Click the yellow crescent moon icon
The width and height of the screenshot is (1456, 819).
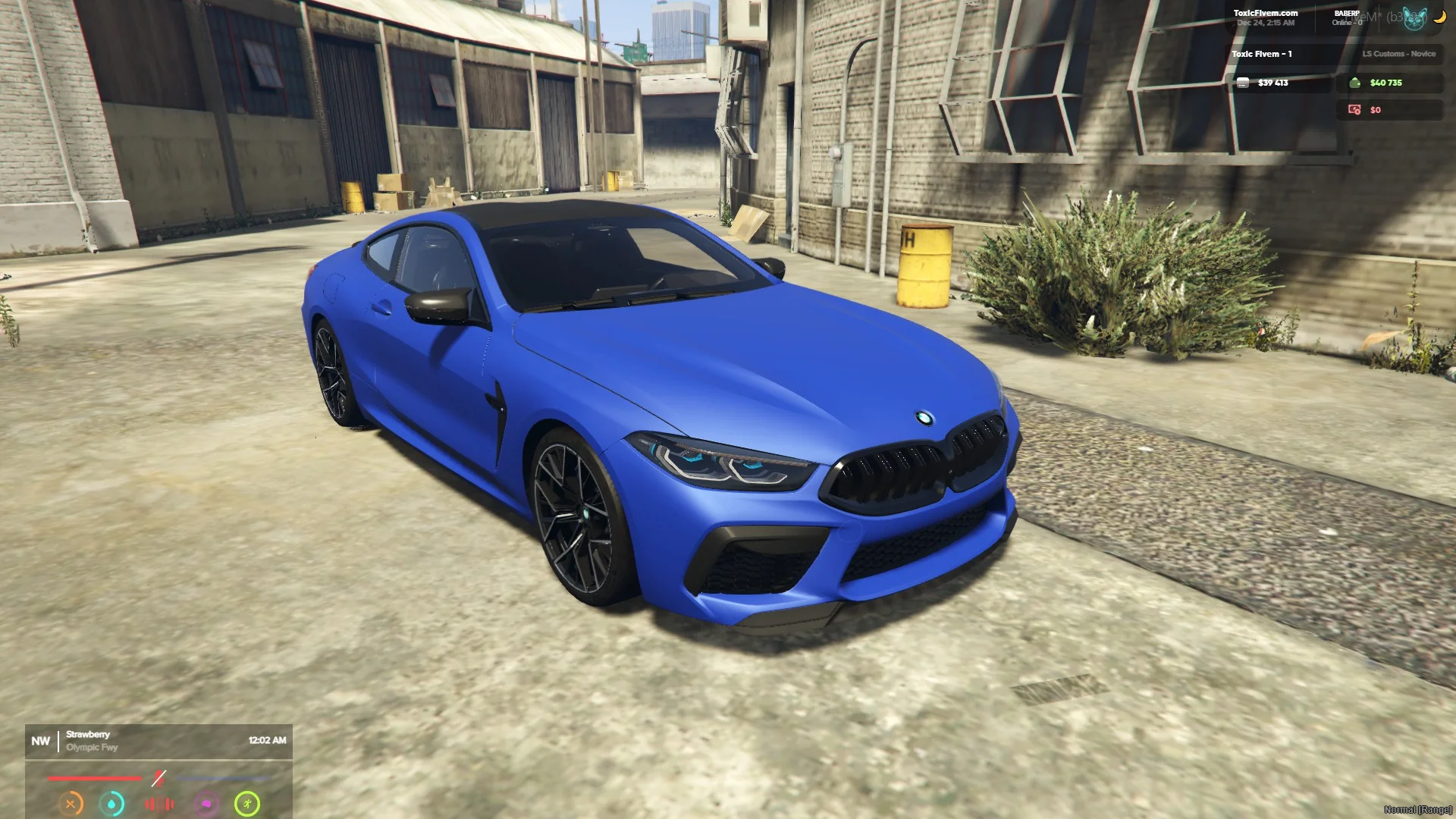click(x=1440, y=17)
